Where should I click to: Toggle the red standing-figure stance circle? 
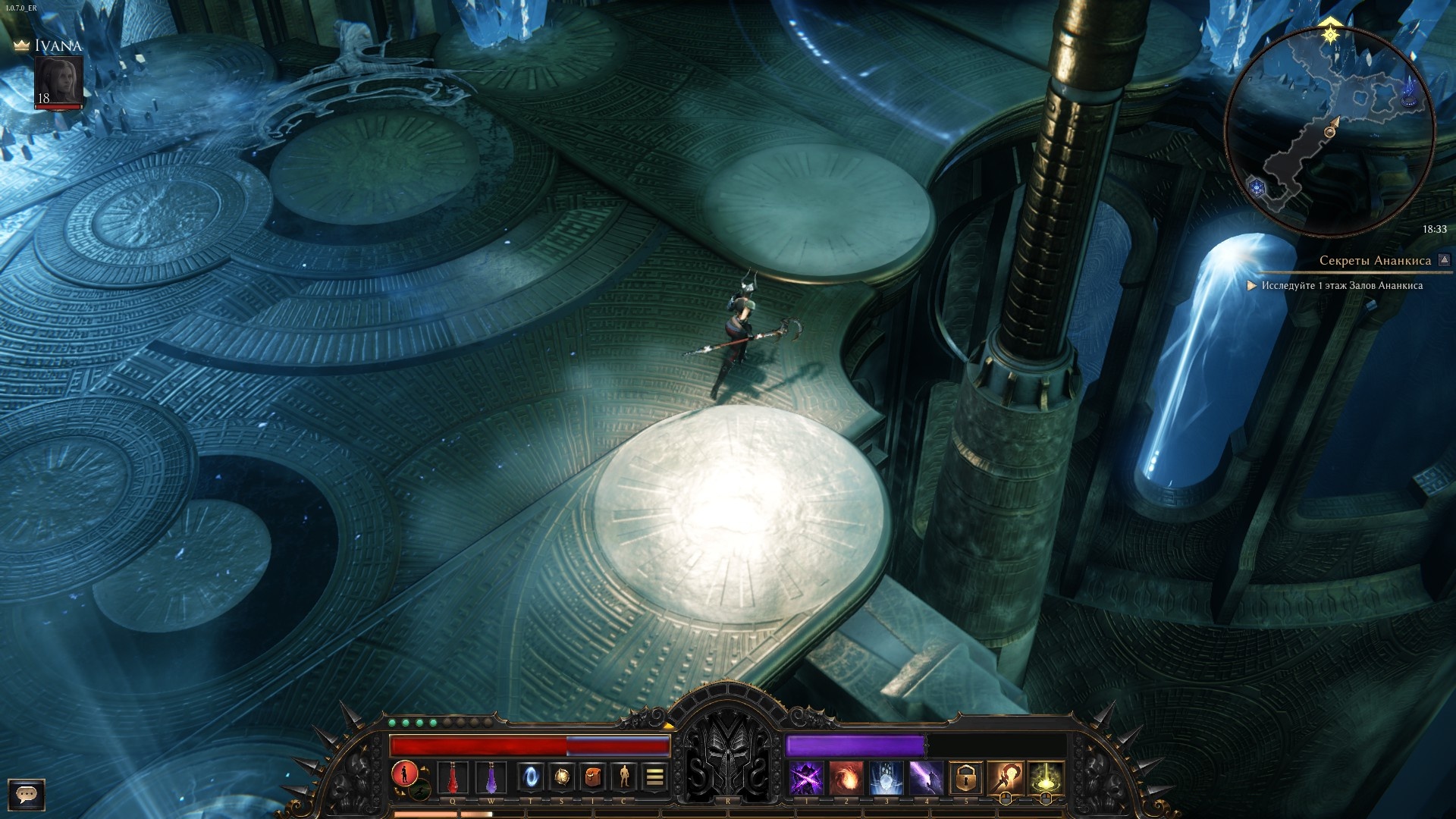[x=405, y=773]
